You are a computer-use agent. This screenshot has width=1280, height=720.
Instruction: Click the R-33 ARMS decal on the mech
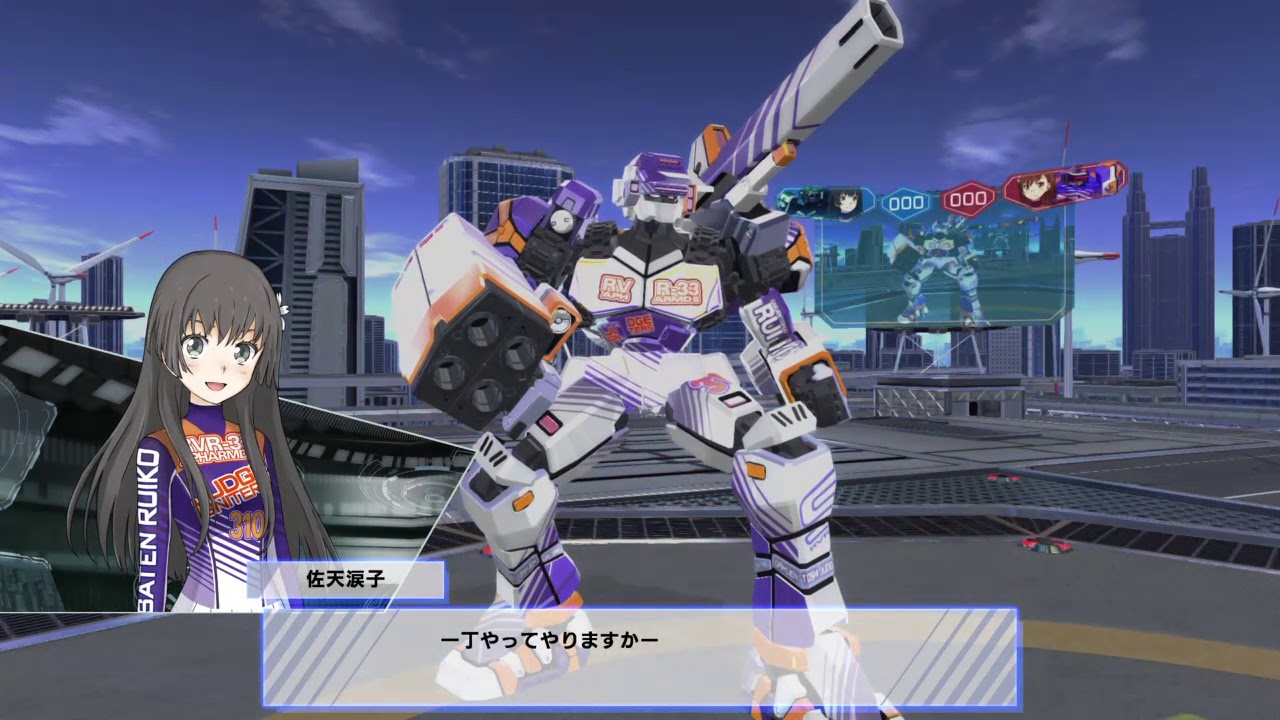(678, 290)
